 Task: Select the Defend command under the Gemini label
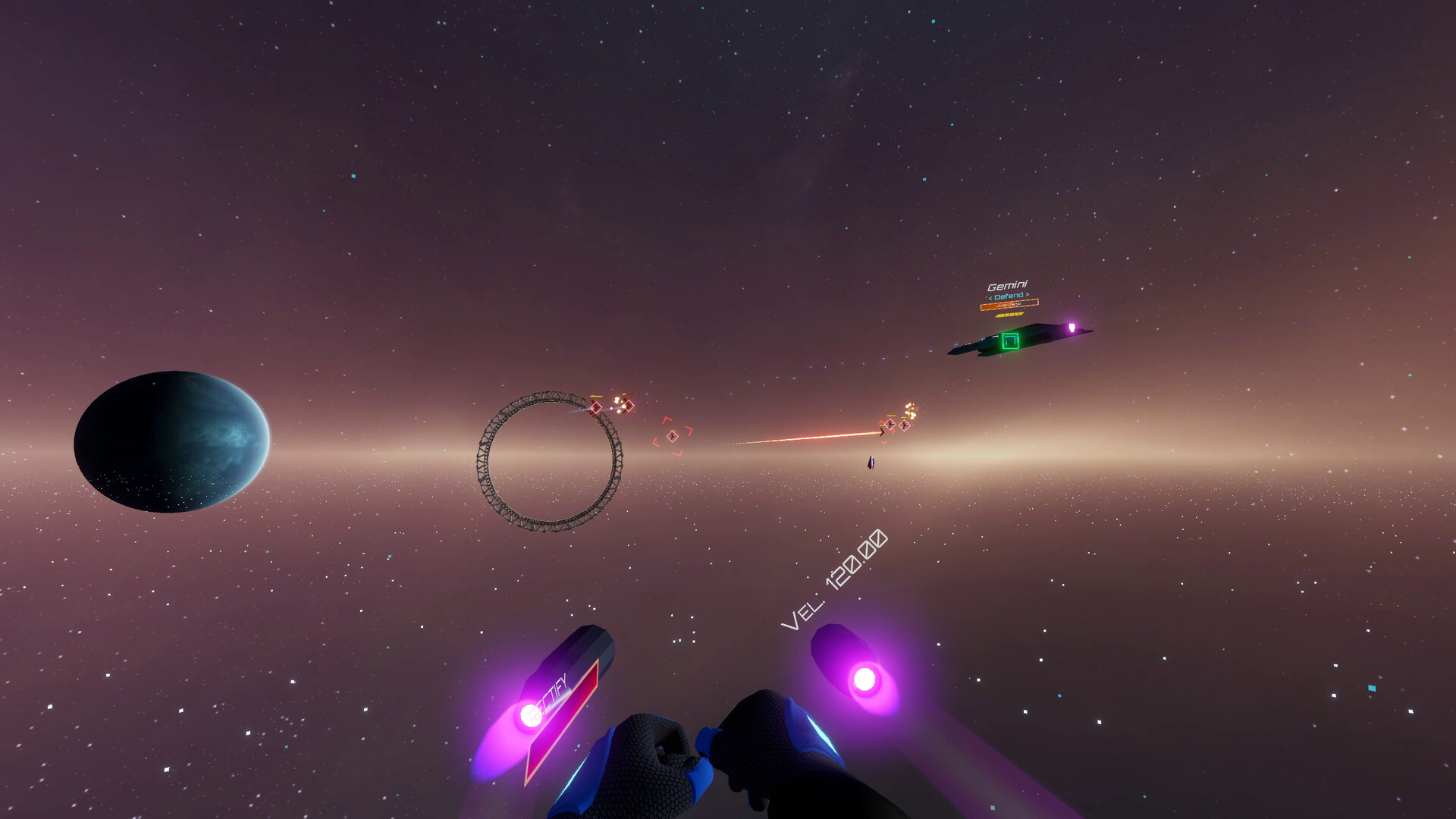point(1009,296)
